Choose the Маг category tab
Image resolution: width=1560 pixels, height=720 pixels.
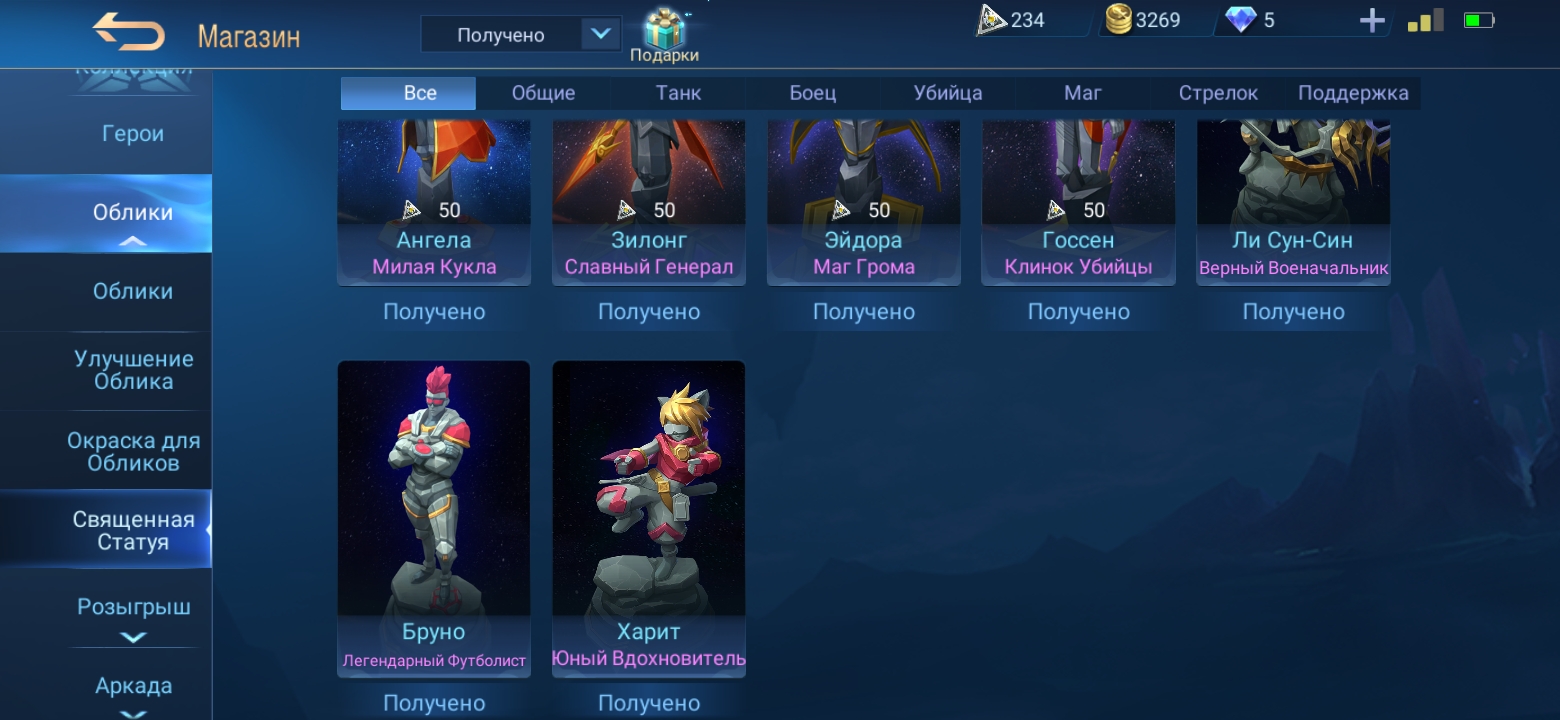click(1082, 93)
